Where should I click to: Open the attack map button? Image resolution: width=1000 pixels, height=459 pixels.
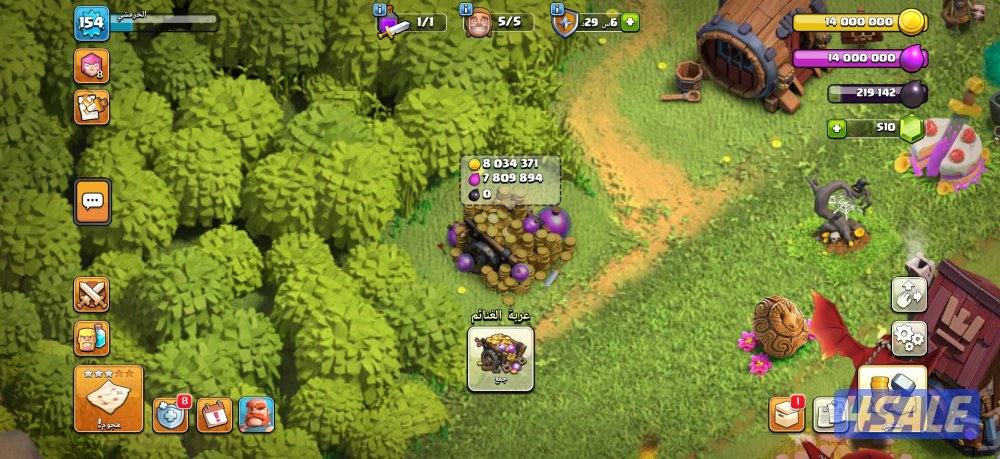pos(108,397)
